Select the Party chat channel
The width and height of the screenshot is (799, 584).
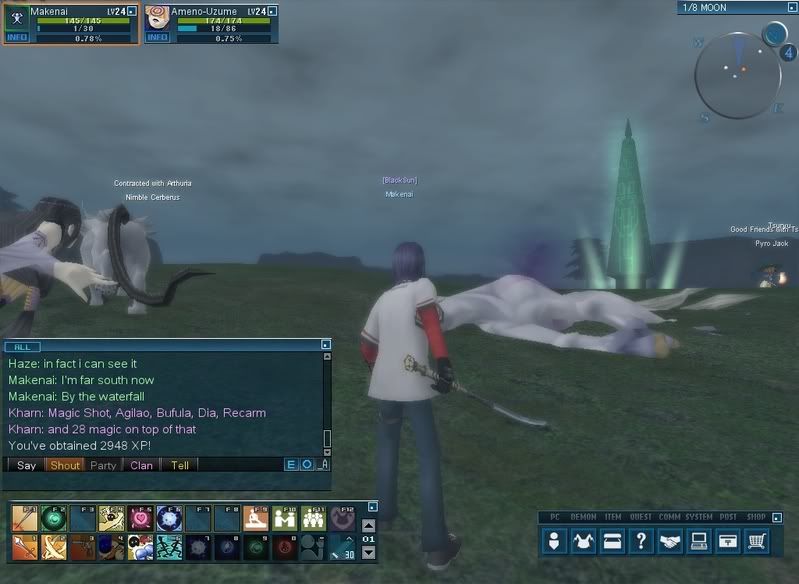click(103, 465)
